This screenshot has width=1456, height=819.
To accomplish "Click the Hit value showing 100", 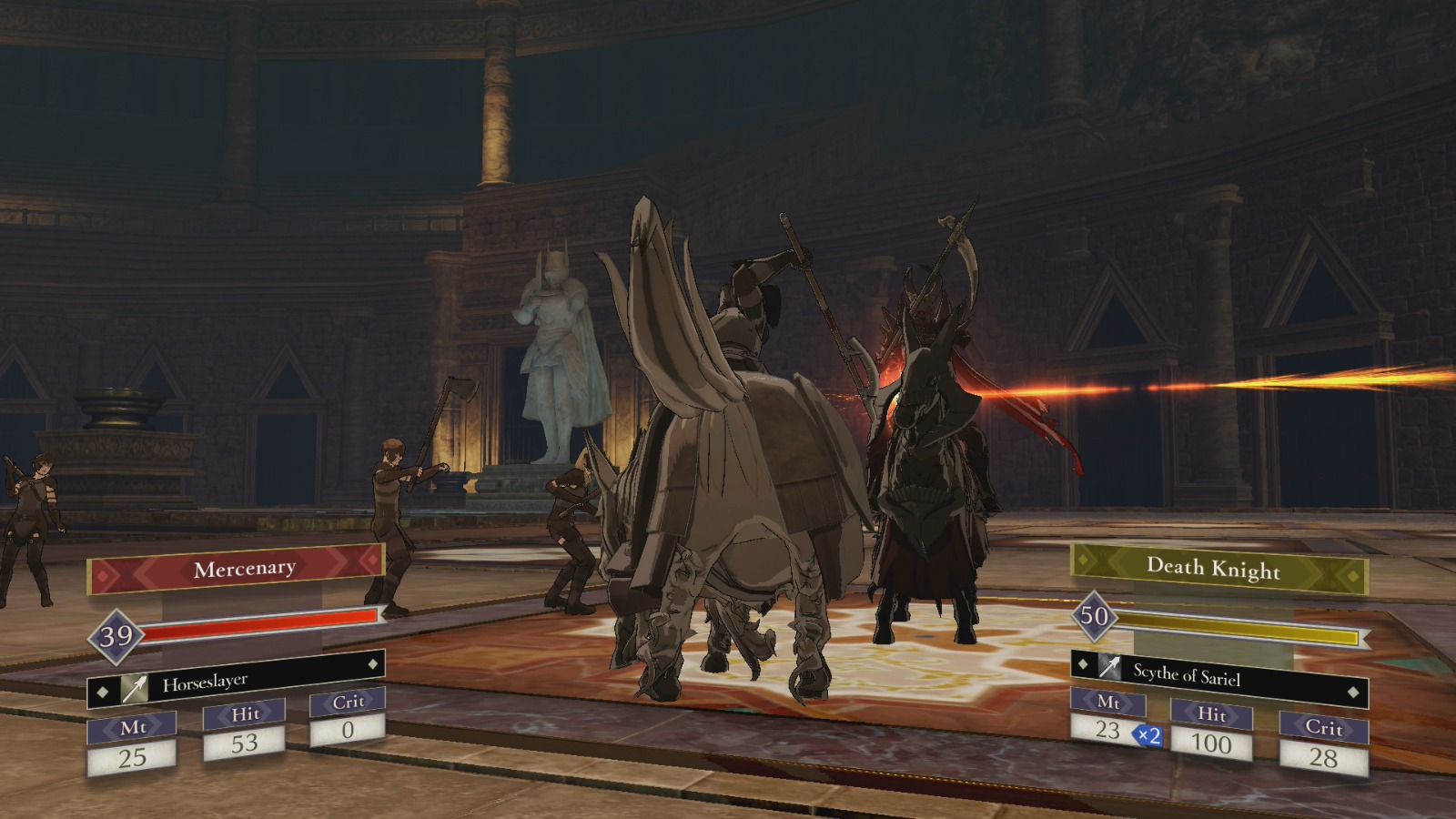I will point(1214,739).
